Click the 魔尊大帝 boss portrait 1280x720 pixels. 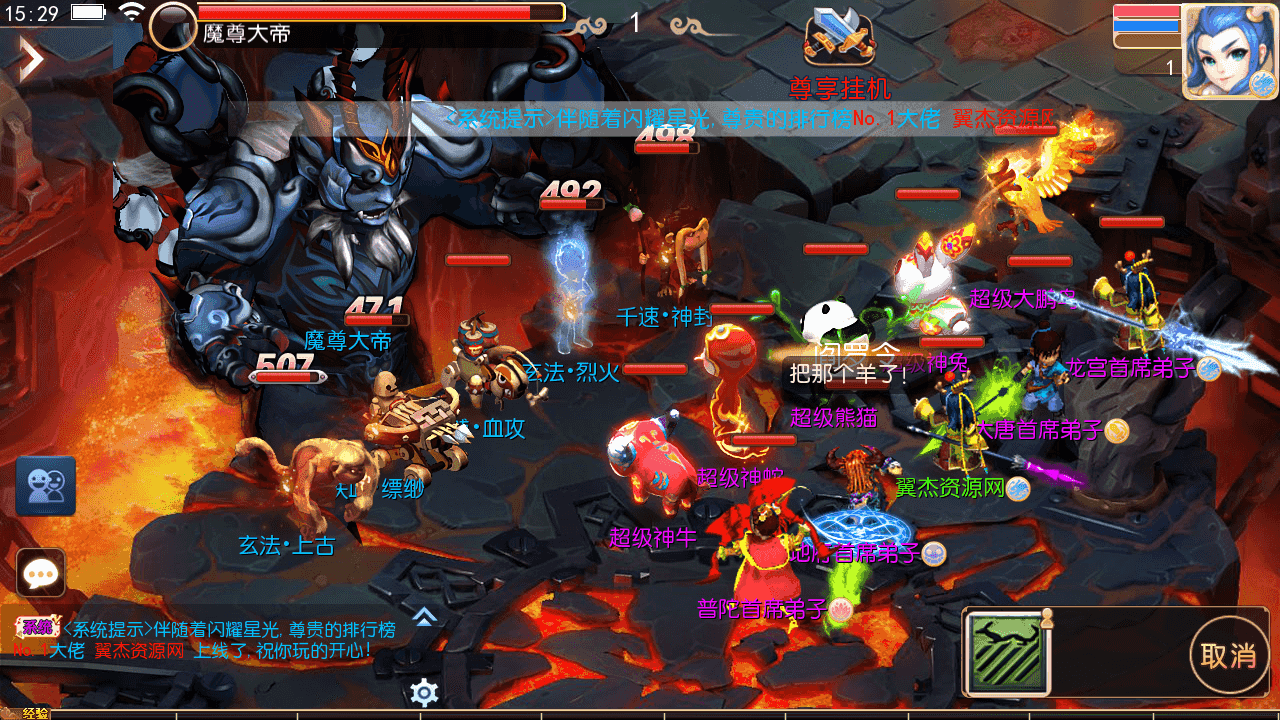pyautogui.click(x=173, y=25)
